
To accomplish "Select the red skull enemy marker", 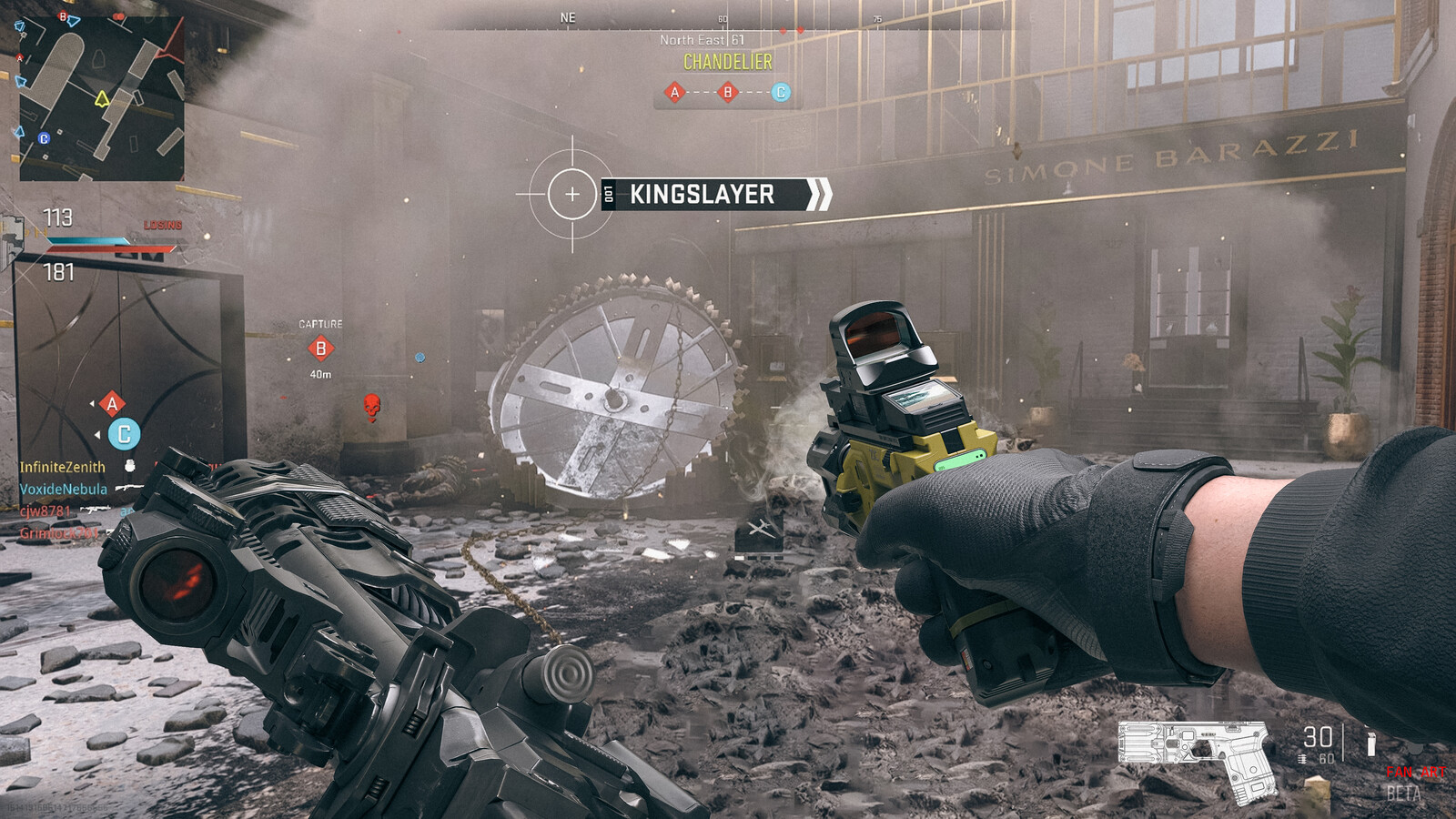I will click(371, 407).
